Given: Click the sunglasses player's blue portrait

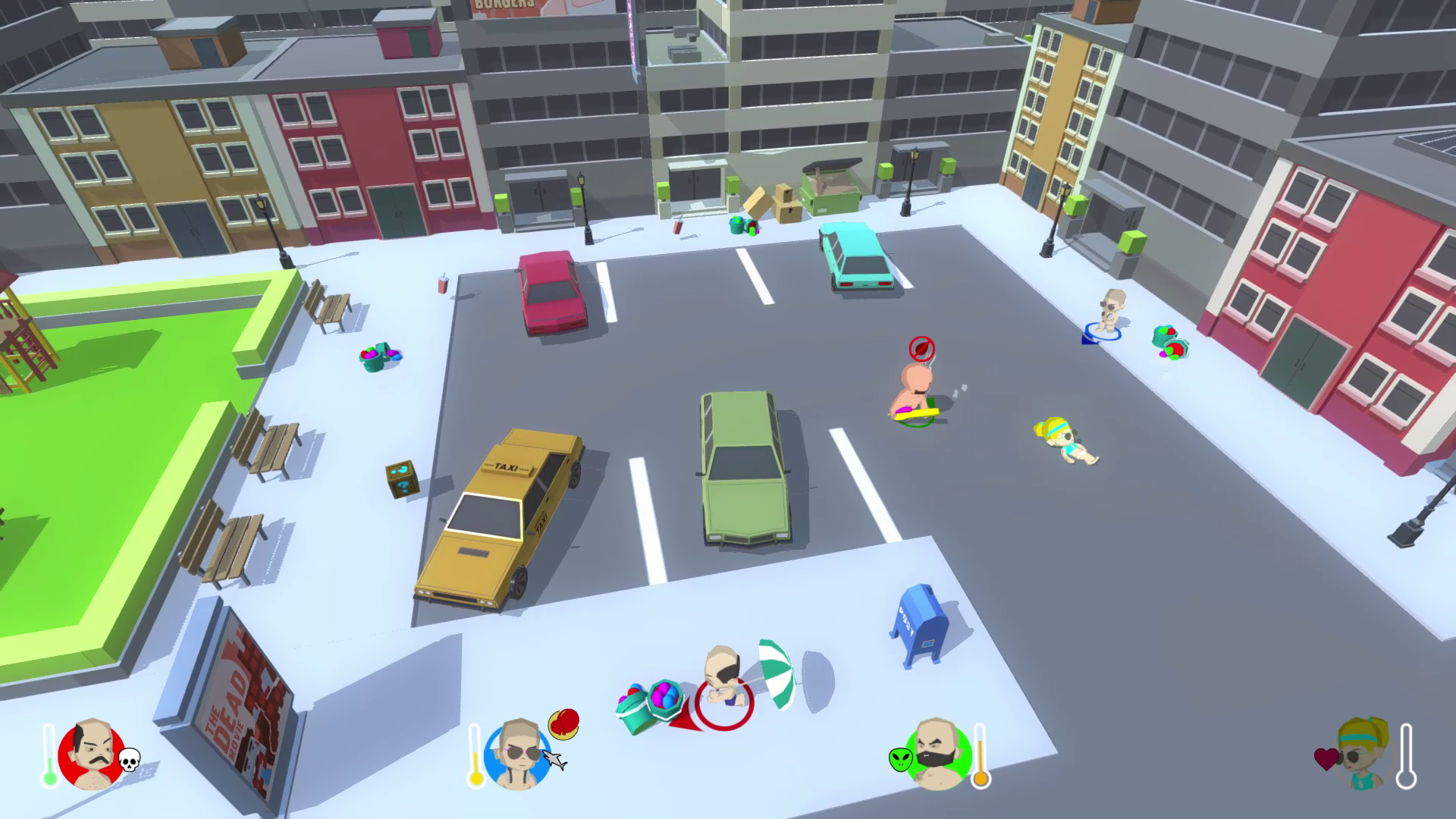Looking at the screenshot, I should coord(517,755).
